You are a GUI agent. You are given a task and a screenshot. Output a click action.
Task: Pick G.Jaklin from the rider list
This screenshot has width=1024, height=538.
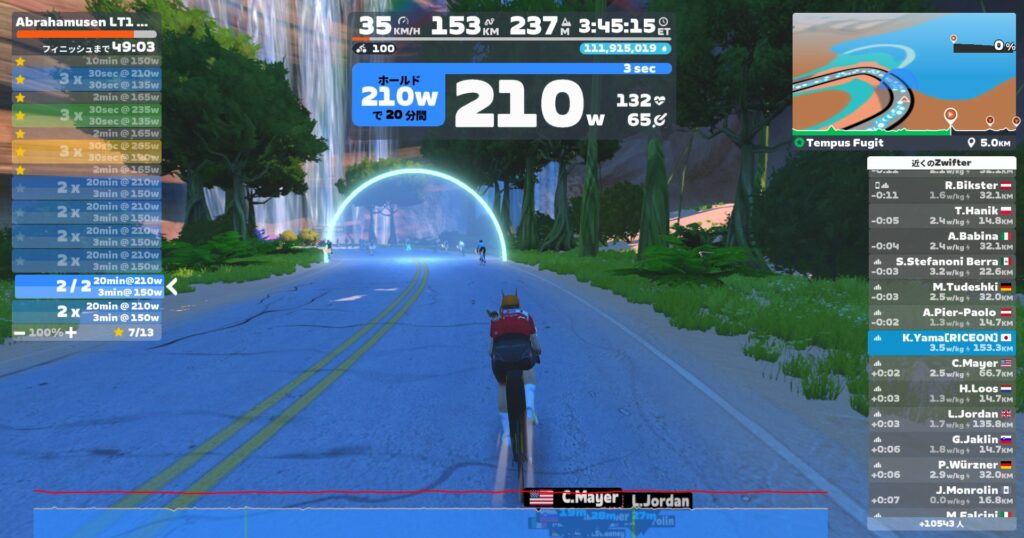(x=941, y=444)
